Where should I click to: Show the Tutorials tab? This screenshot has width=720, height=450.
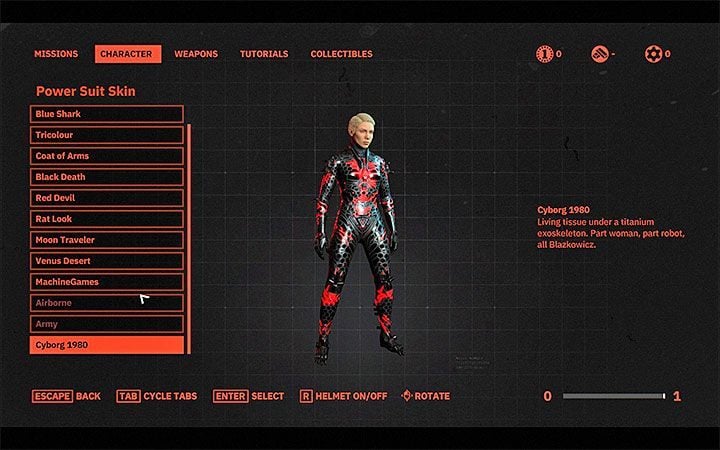pos(264,54)
